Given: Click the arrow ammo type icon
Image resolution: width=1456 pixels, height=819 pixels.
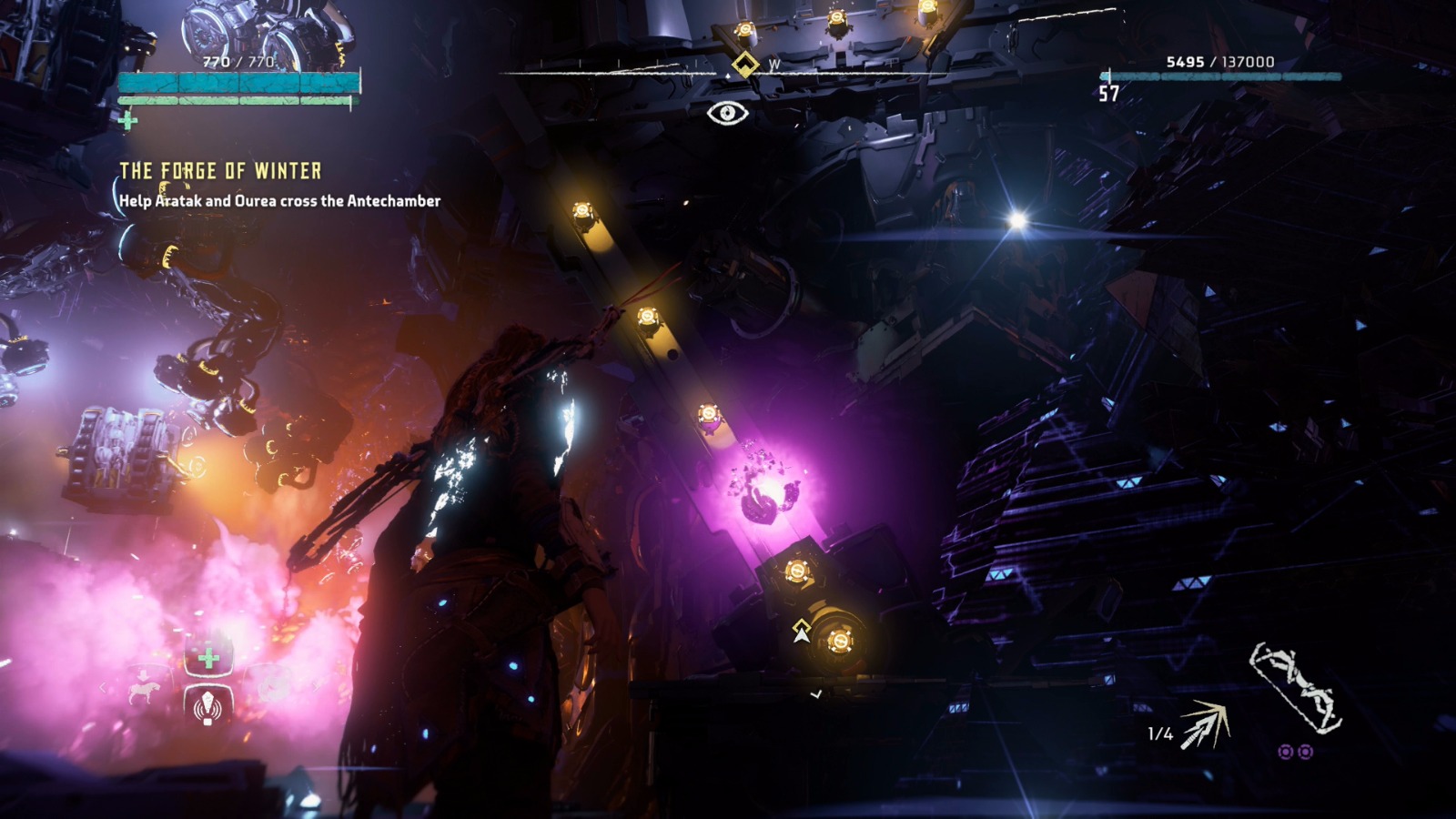Looking at the screenshot, I should click(x=1206, y=726).
